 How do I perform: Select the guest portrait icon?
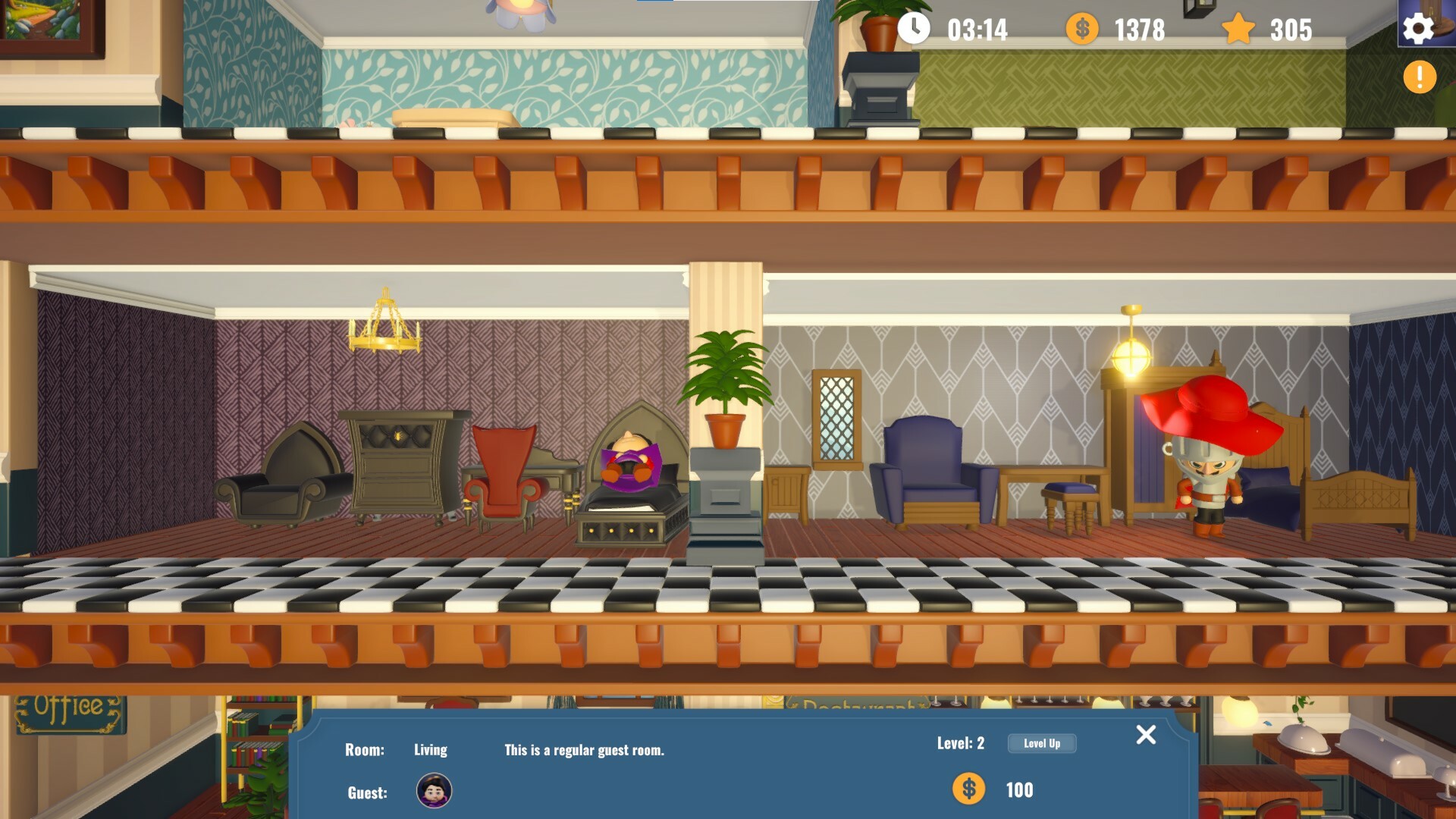click(x=435, y=791)
